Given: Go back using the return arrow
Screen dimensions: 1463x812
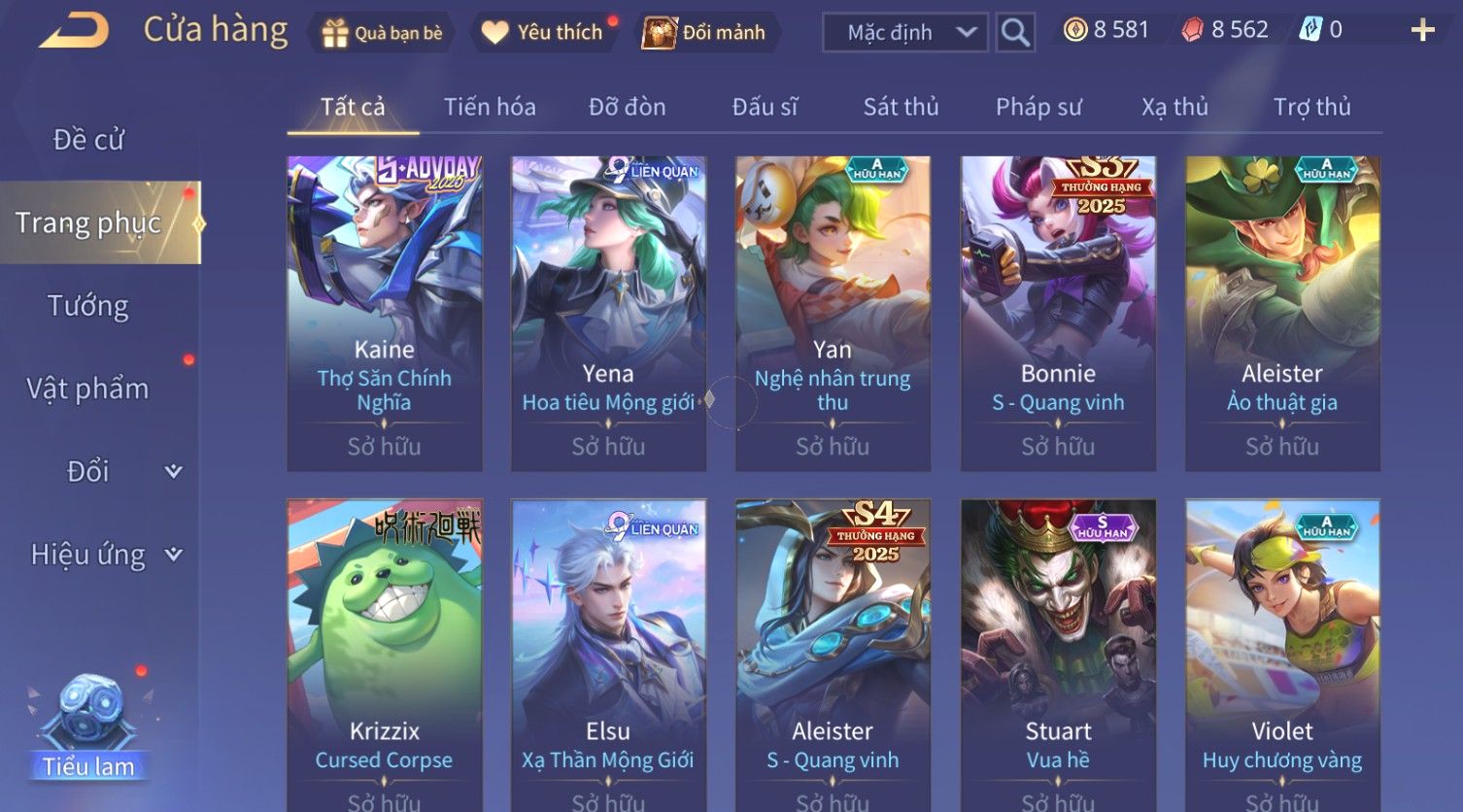Looking at the screenshot, I should pyautogui.click(x=74, y=31).
